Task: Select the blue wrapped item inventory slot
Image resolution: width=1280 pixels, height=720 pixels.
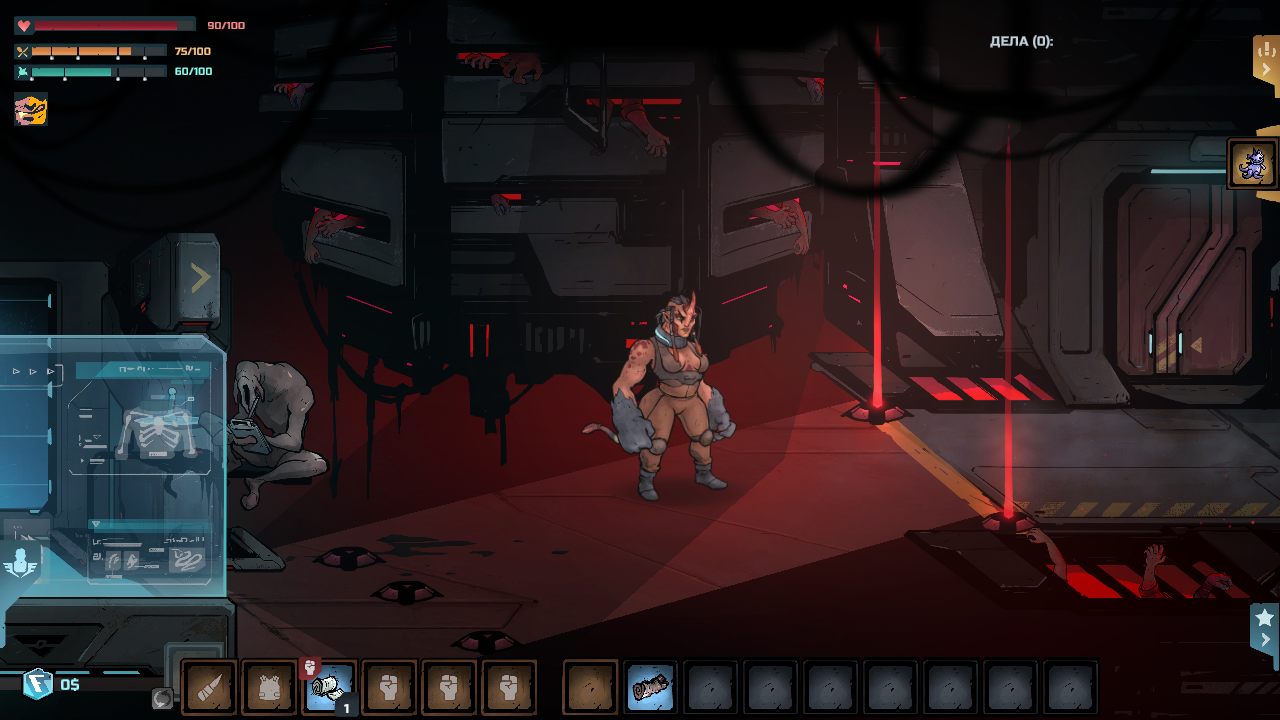Action: coord(650,687)
